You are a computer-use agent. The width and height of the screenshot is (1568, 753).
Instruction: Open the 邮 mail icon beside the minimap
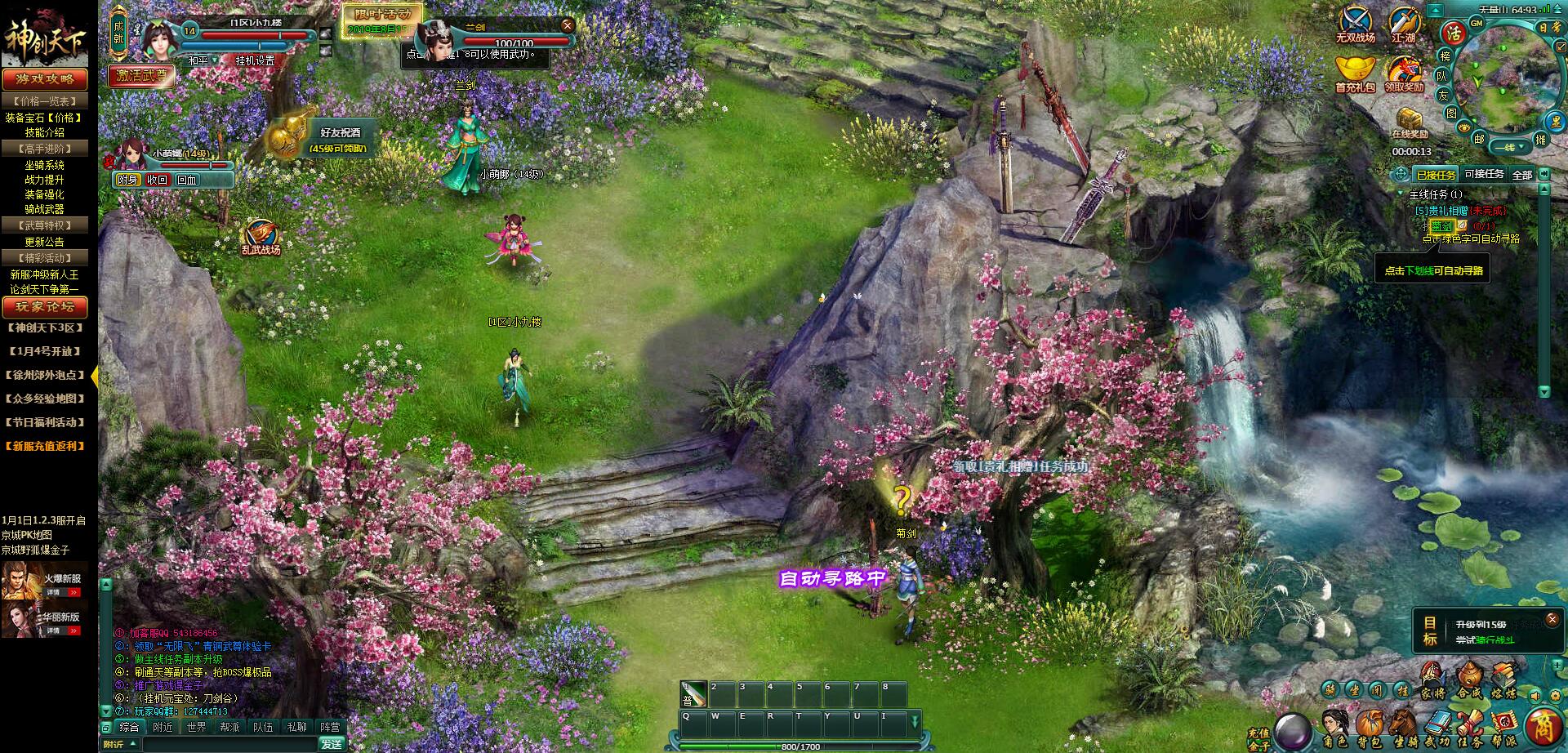click(x=1481, y=137)
